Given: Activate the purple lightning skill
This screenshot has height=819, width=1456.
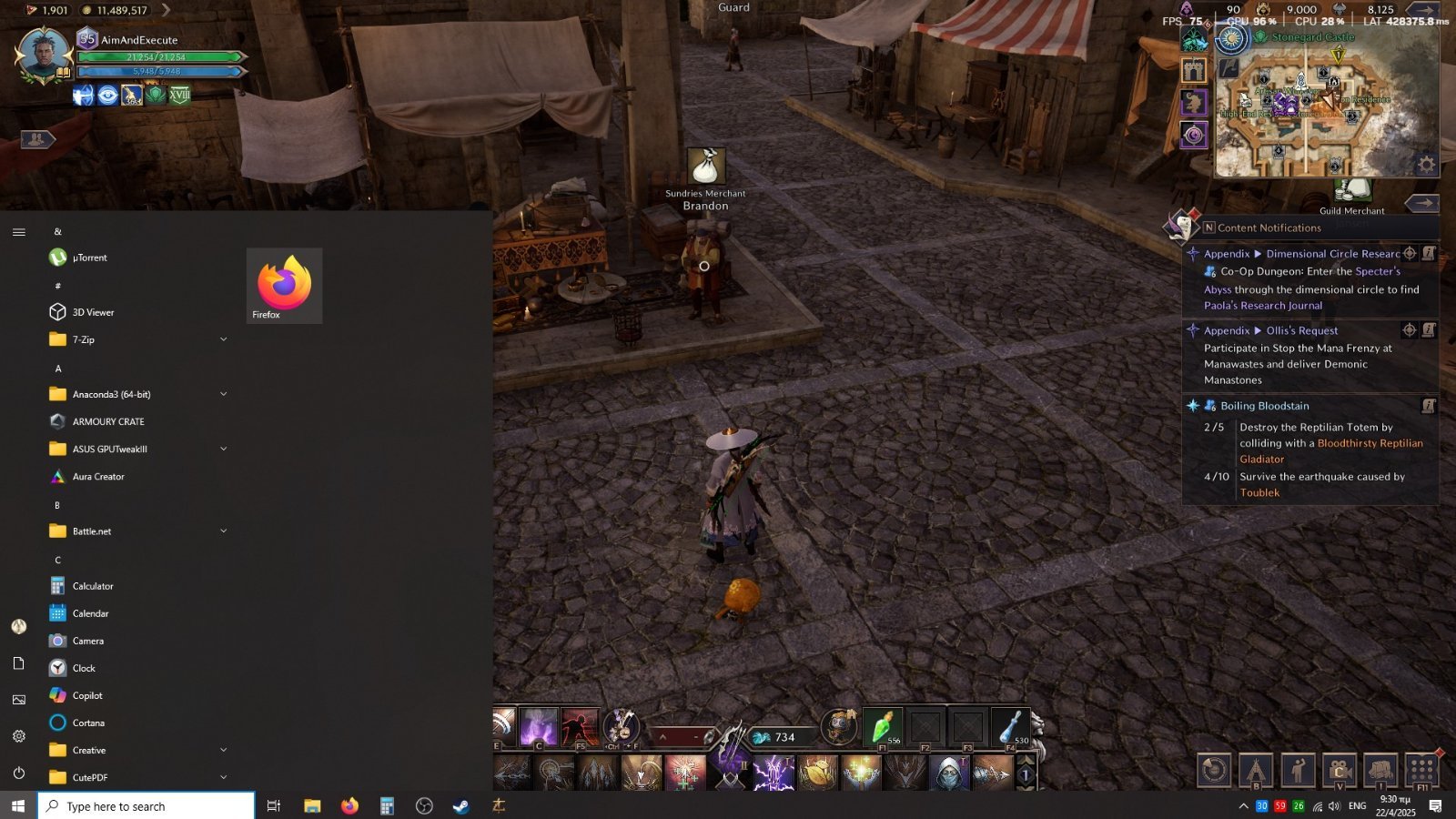Looking at the screenshot, I should tap(773, 773).
